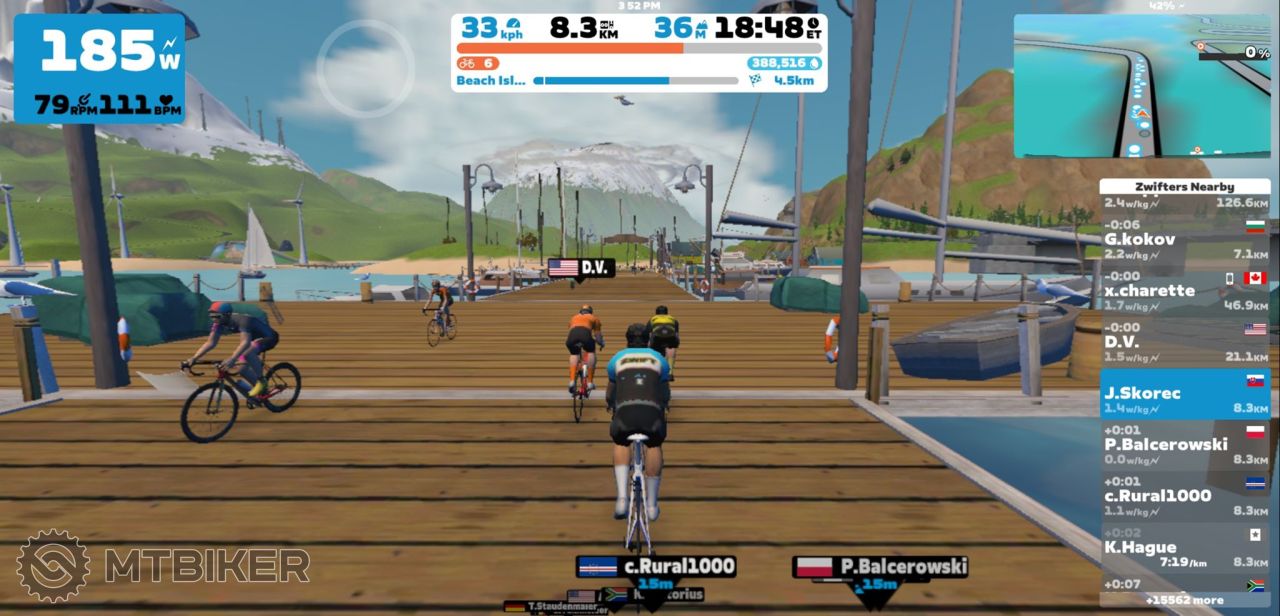Click the highlighted J.Skorec row
Viewport: 1280px width, 616px height.
(1185, 394)
